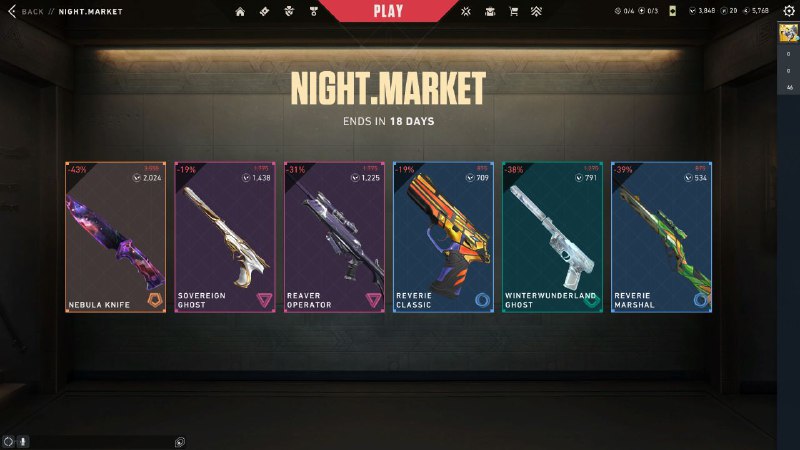The height and width of the screenshot is (450, 800).
Task: Open the home icon in the top bar
Action: tap(240, 11)
